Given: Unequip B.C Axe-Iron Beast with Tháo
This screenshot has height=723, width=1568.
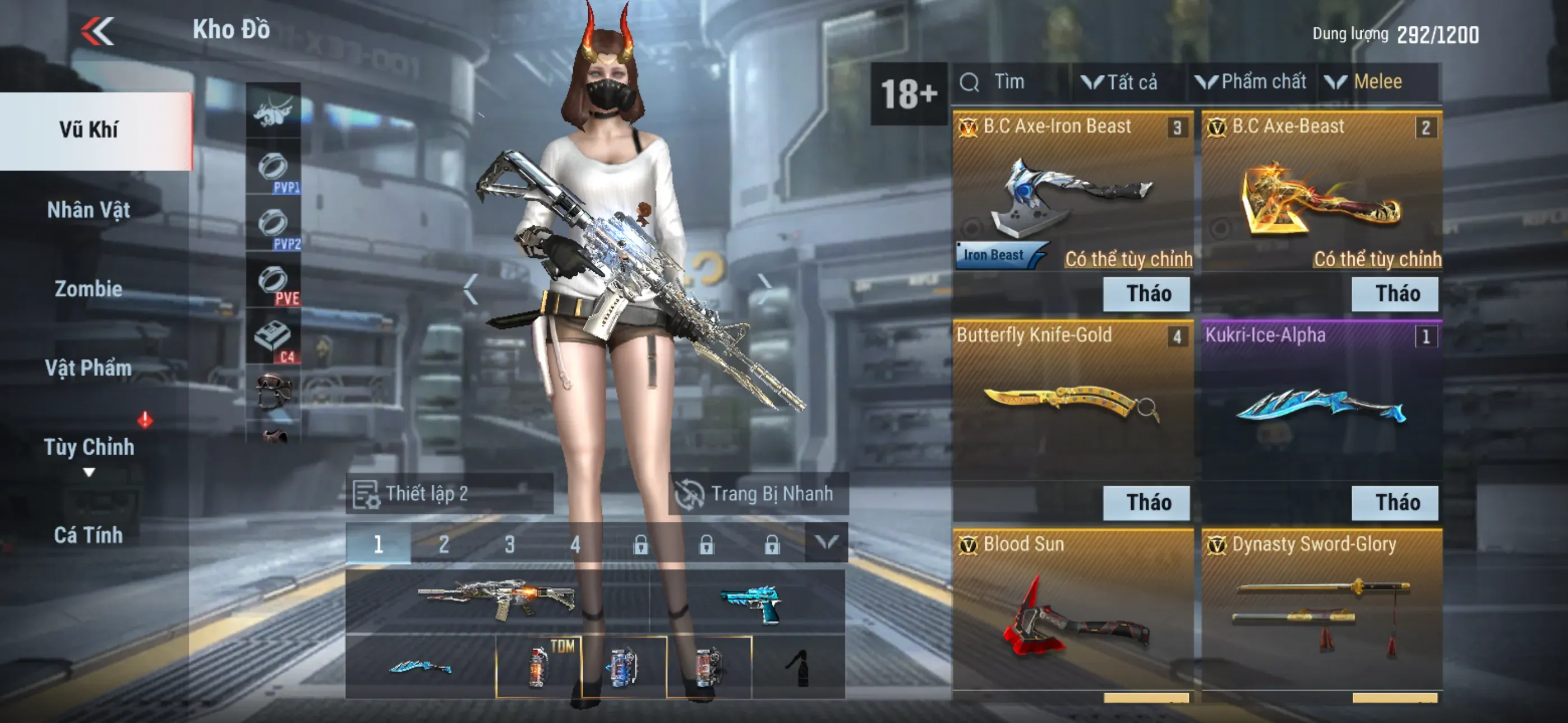Looking at the screenshot, I should (x=1147, y=294).
